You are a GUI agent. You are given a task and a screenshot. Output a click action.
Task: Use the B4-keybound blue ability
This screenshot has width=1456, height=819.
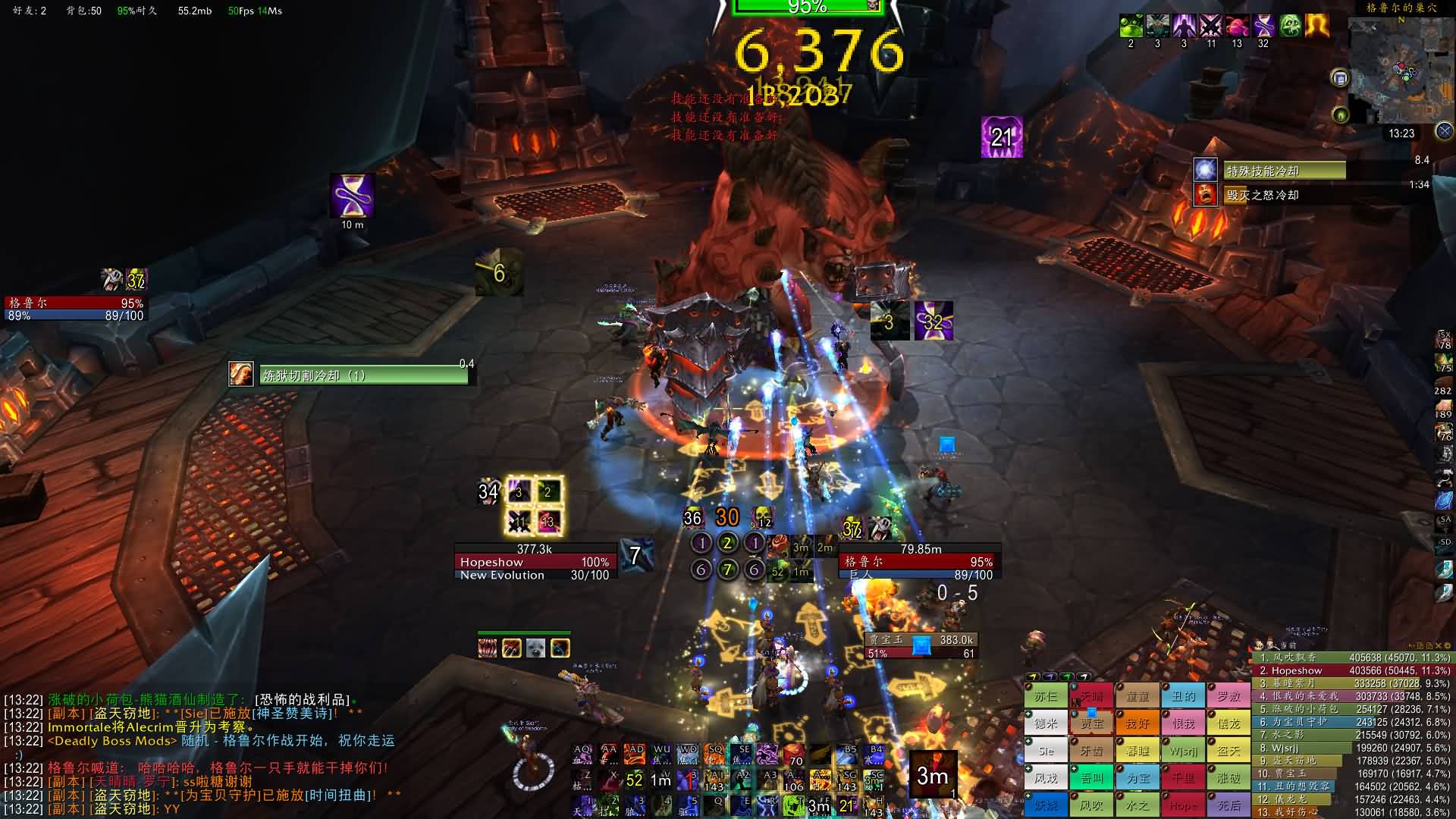(x=875, y=754)
